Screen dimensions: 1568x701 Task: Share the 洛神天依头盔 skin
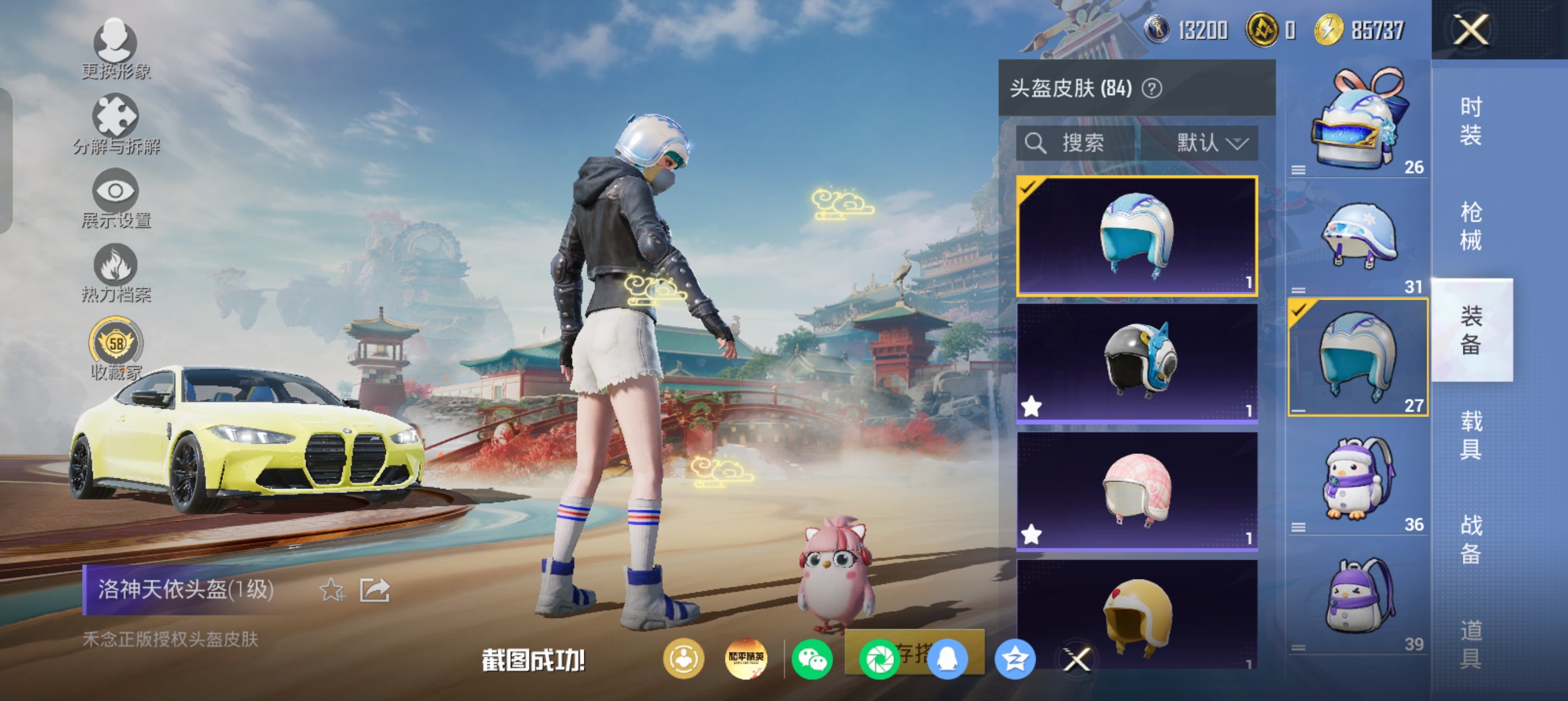pos(374,590)
